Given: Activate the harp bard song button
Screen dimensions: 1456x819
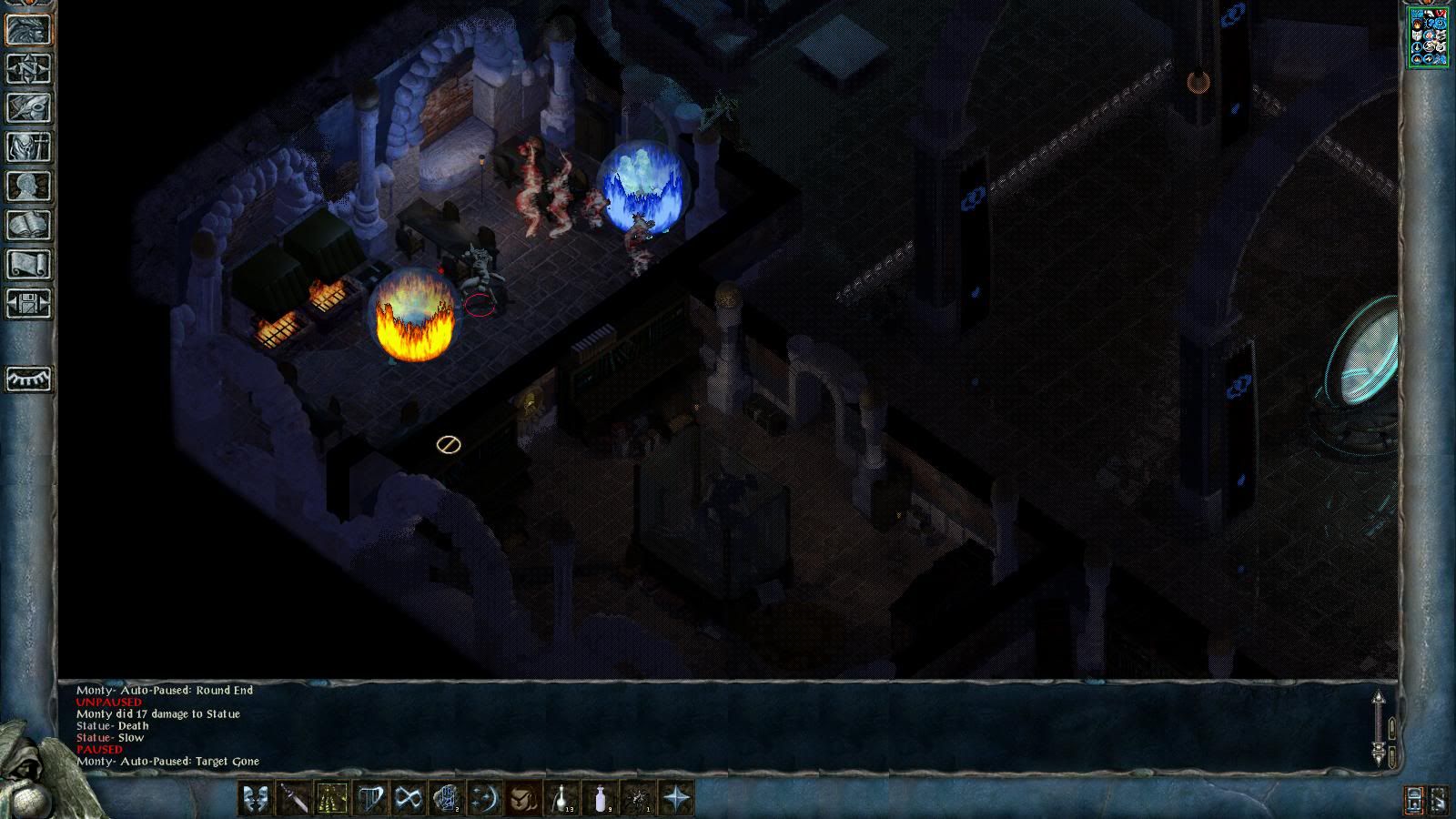Looking at the screenshot, I should click(x=370, y=799).
